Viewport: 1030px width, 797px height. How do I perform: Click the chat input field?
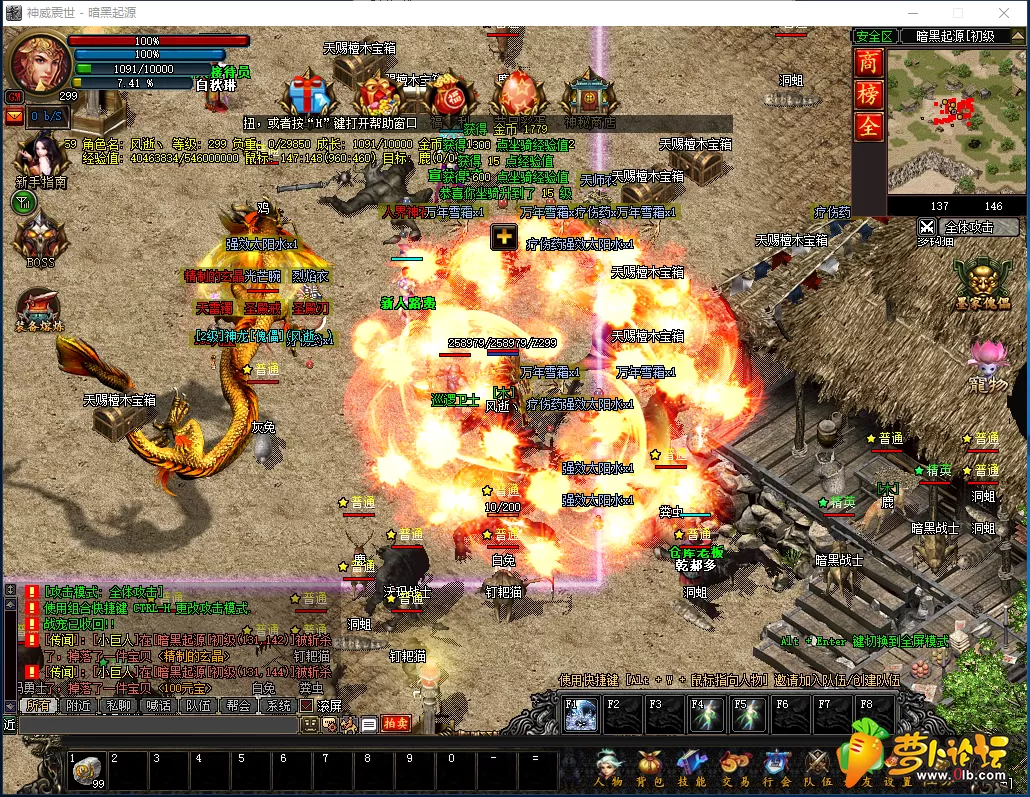point(160,724)
